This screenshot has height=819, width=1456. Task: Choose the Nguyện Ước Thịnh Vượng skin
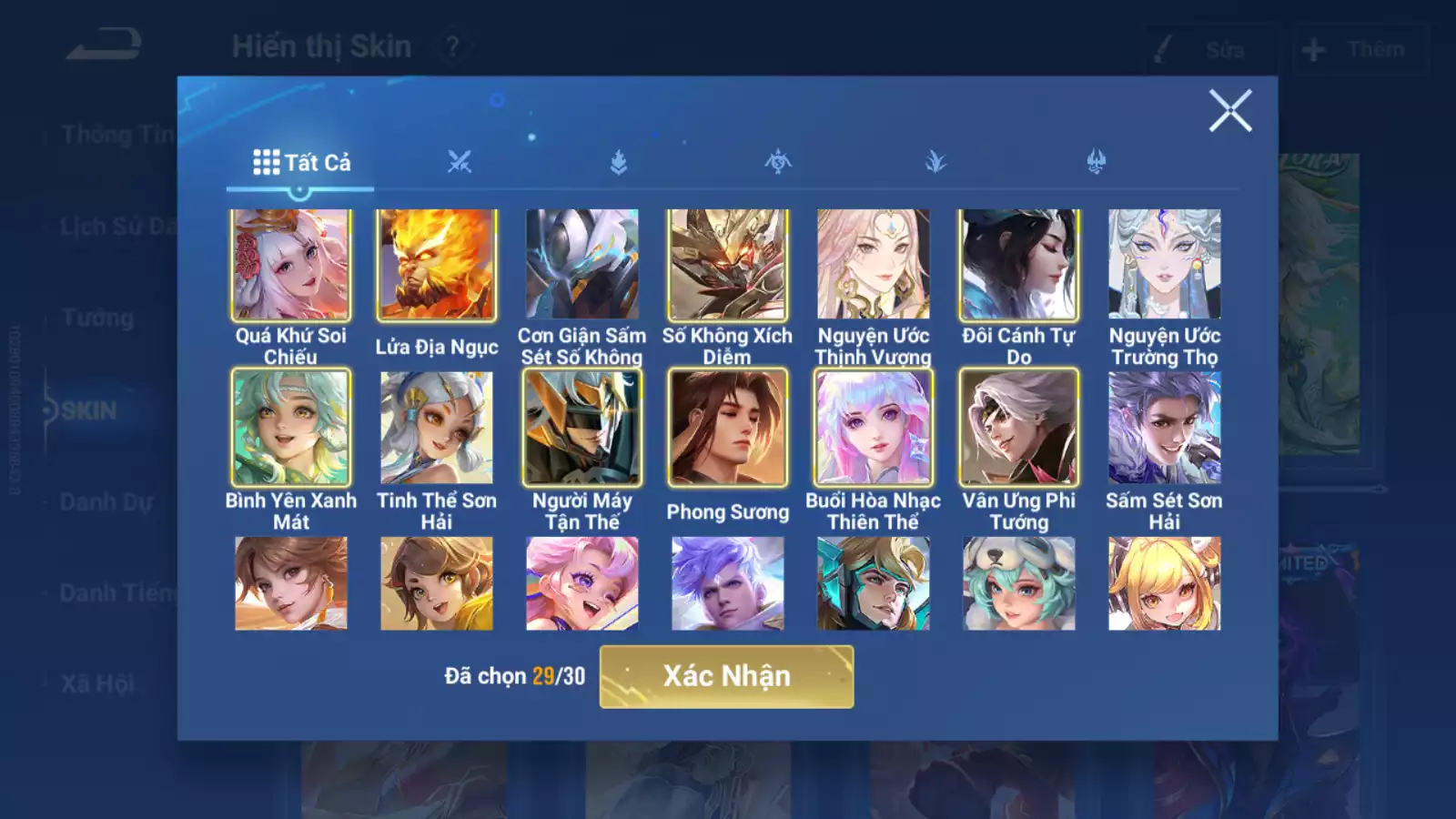874,265
